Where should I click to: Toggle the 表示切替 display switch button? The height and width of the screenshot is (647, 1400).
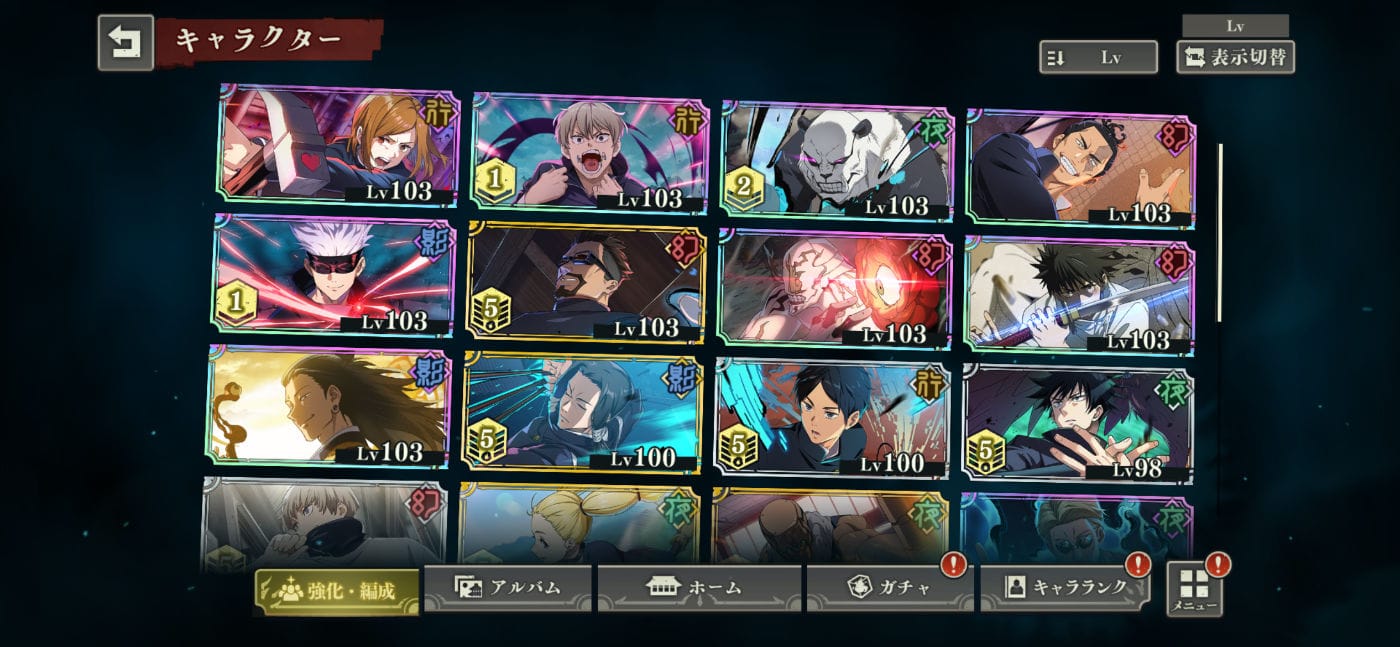(x=1235, y=57)
